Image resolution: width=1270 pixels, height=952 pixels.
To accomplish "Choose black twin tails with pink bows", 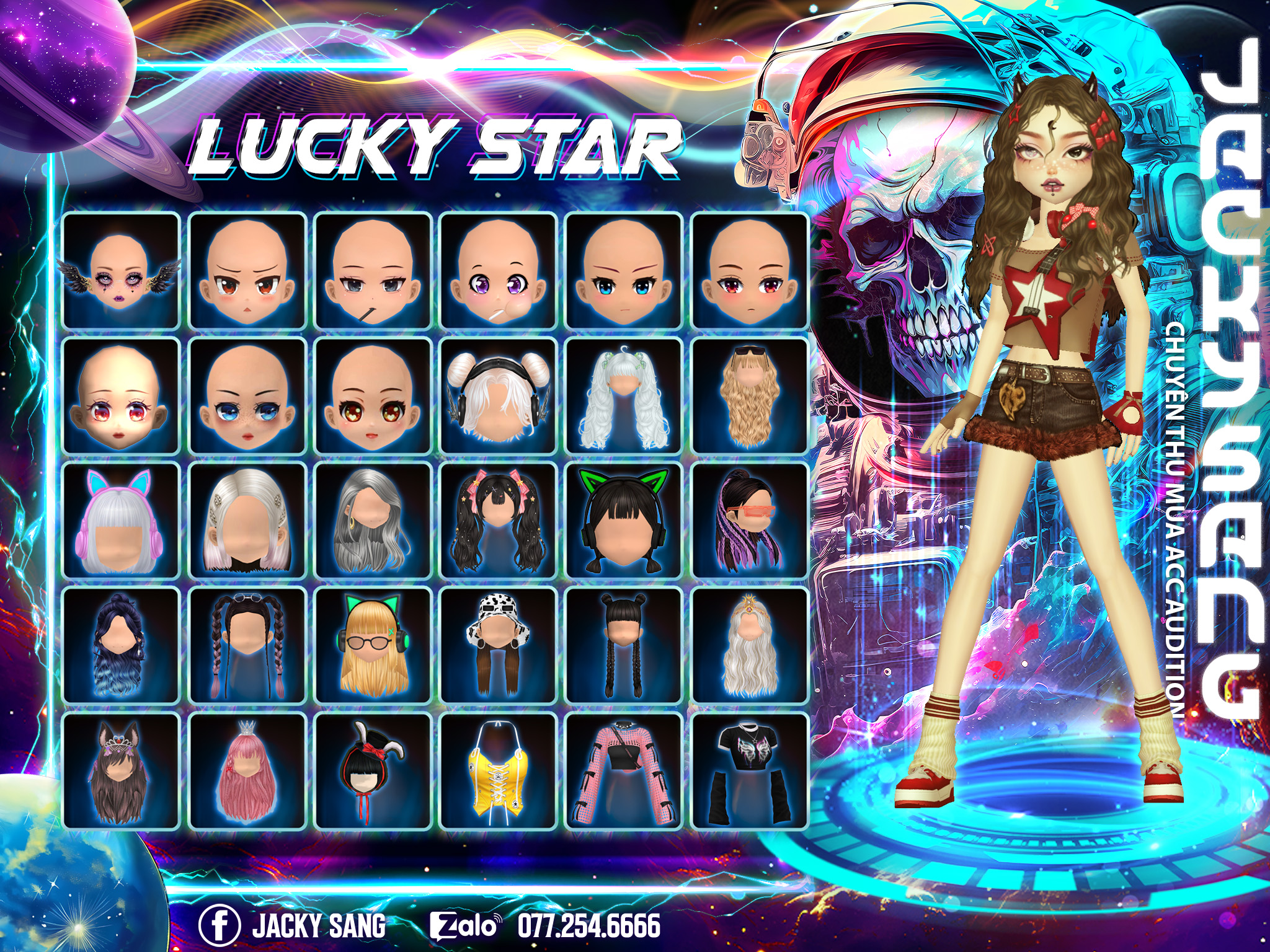I will [498, 521].
